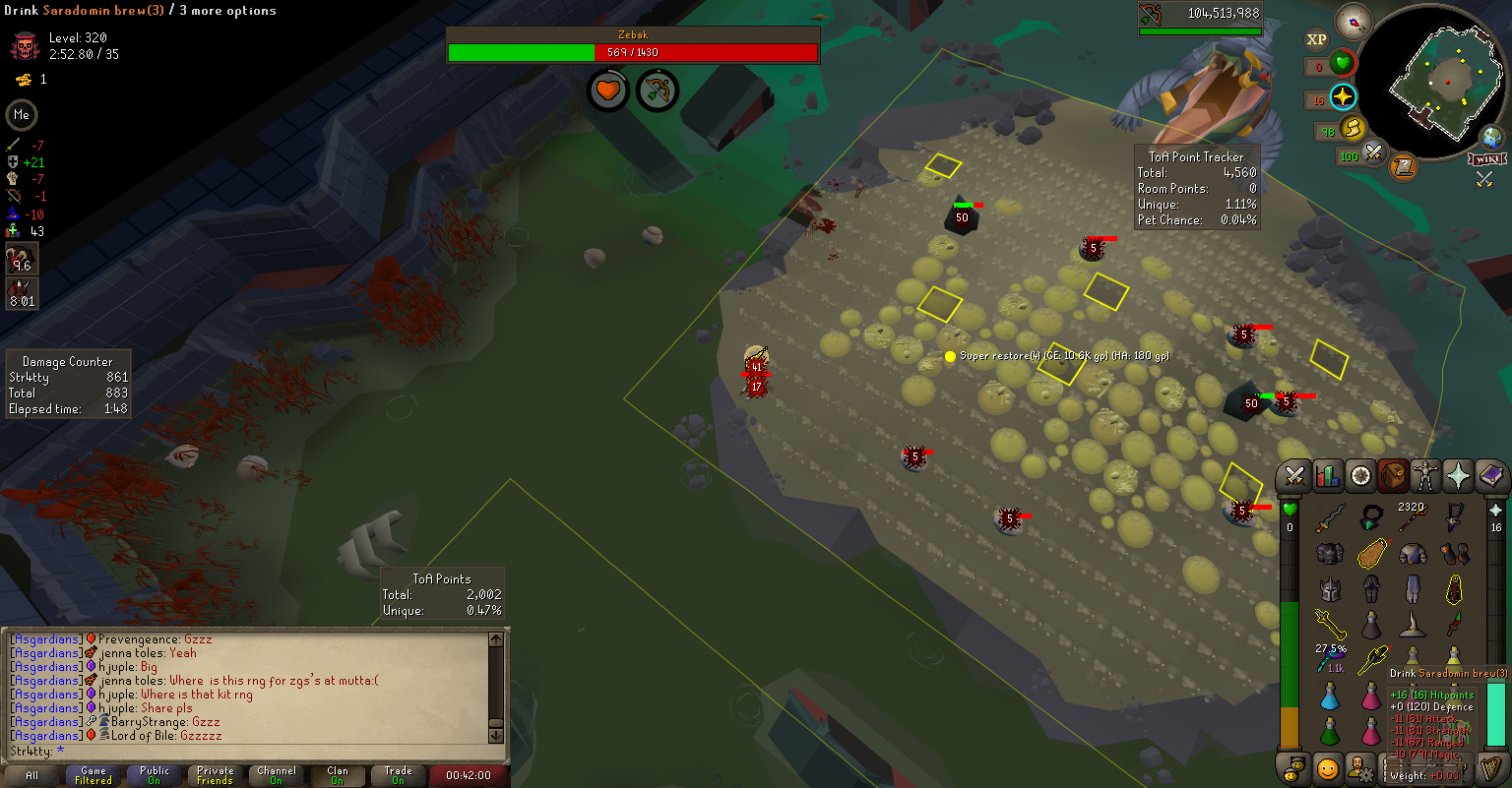Image resolution: width=1512 pixels, height=788 pixels.
Task: Switch to the Skills tab
Action: (1328, 476)
